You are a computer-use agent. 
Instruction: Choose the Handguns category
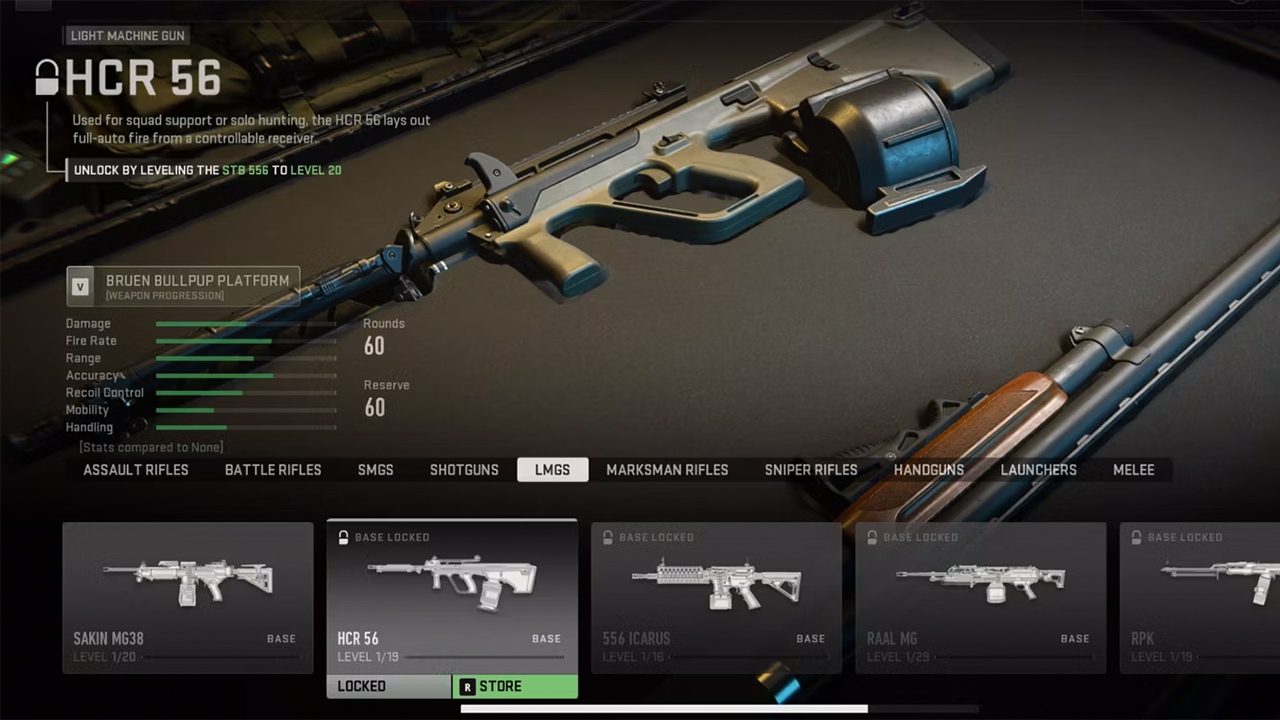[929, 470]
